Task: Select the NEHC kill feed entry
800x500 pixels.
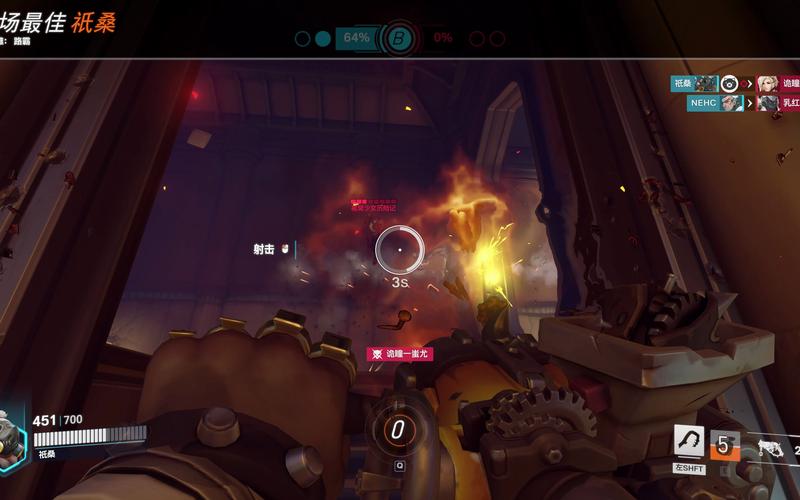Action: [714, 103]
